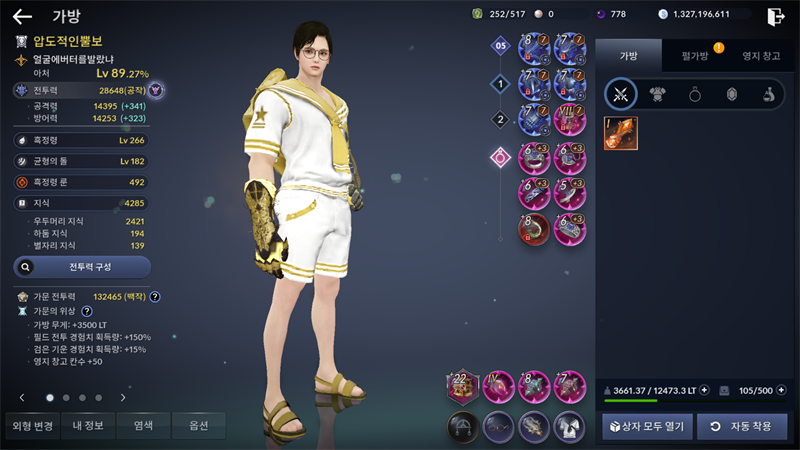The width and height of the screenshot is (800, 450).
Task: Click 상자 모두 열기 to open all boxes
Action: point(645,427)
